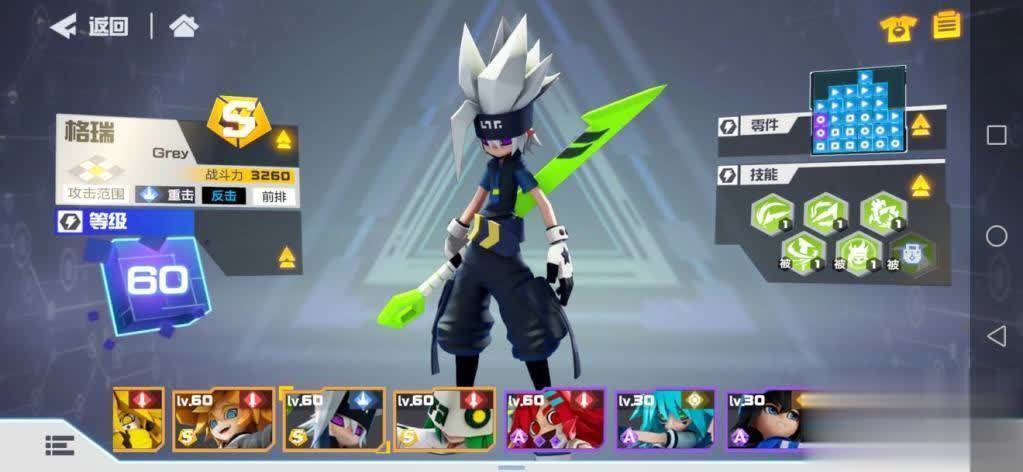Tap the level upgrade arrow
Viewport: 1023px width, 472px height.
[x=287, y=258]
